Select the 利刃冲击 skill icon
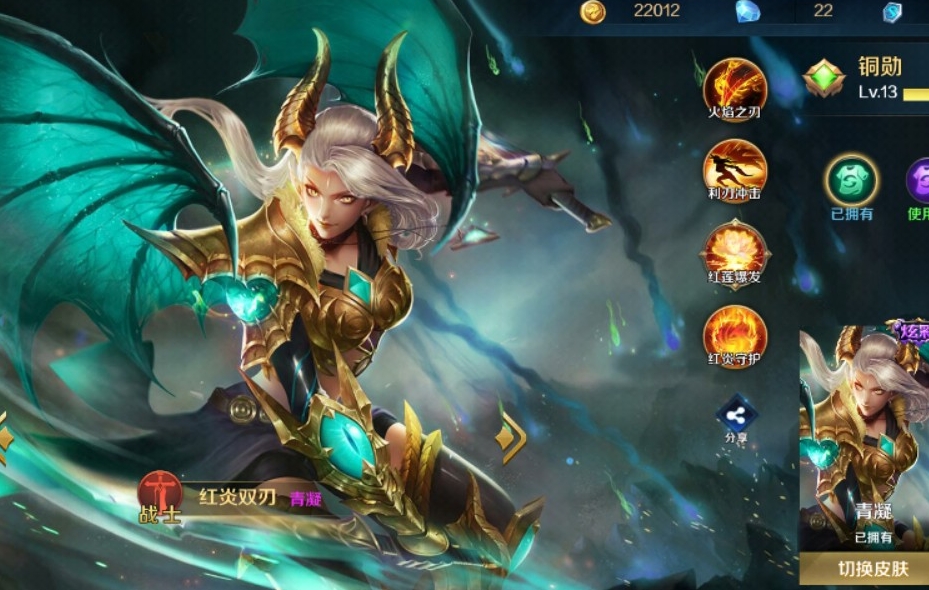This screenshot has width=929, height=590. tap(735, 166)
